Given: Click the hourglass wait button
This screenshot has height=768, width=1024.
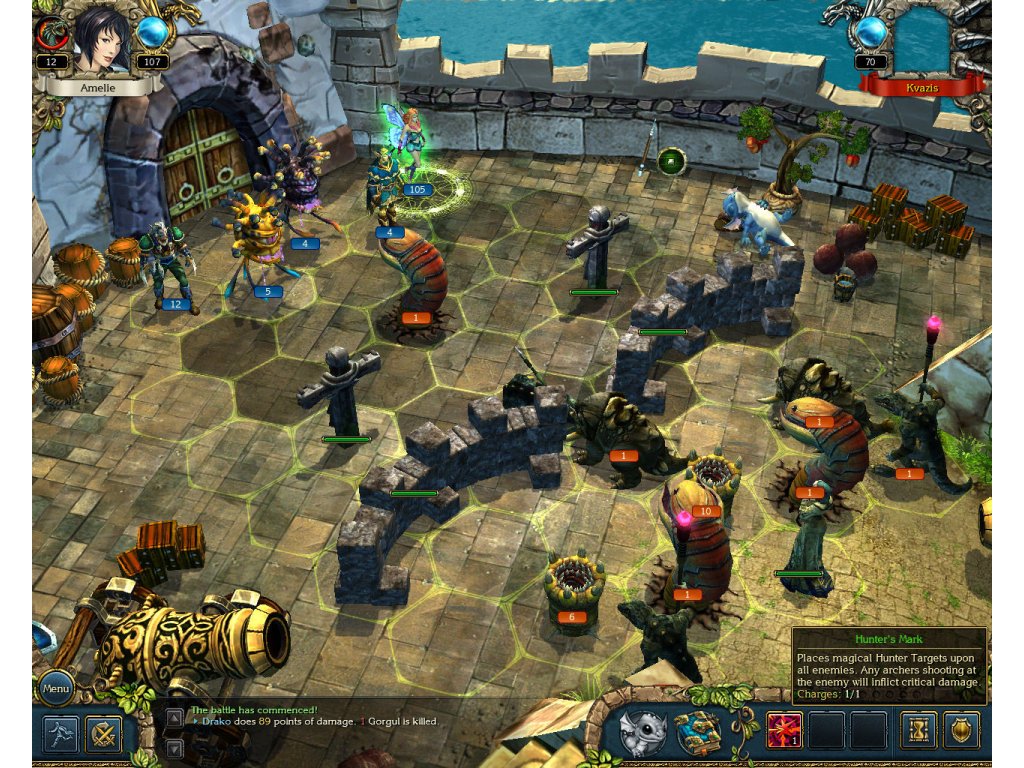Looking at the screenshot, I should [x=918, y=731].
